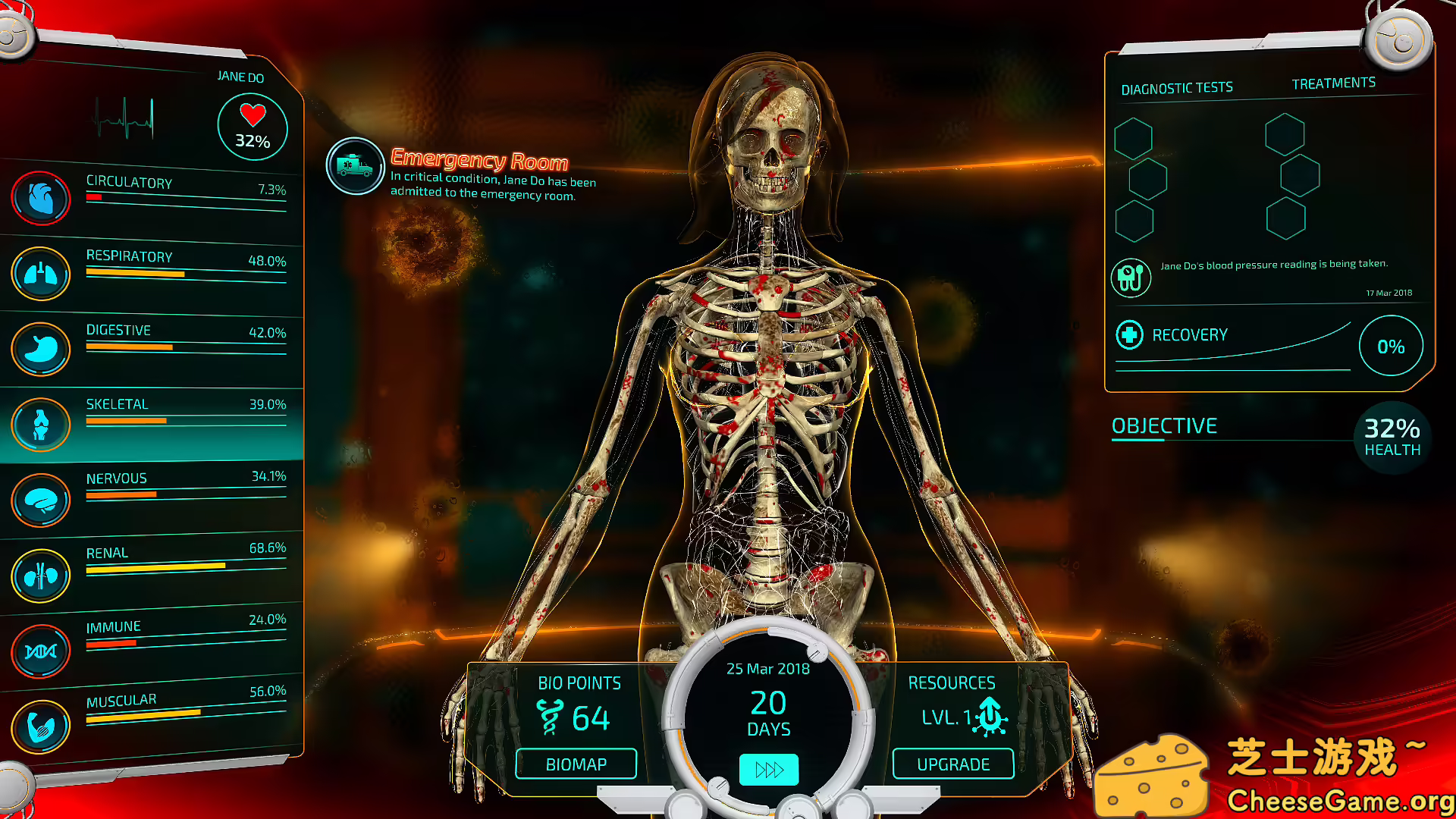The image size is (1456, 819).
Task: Open the BIOMAP view
Action: 576,764
